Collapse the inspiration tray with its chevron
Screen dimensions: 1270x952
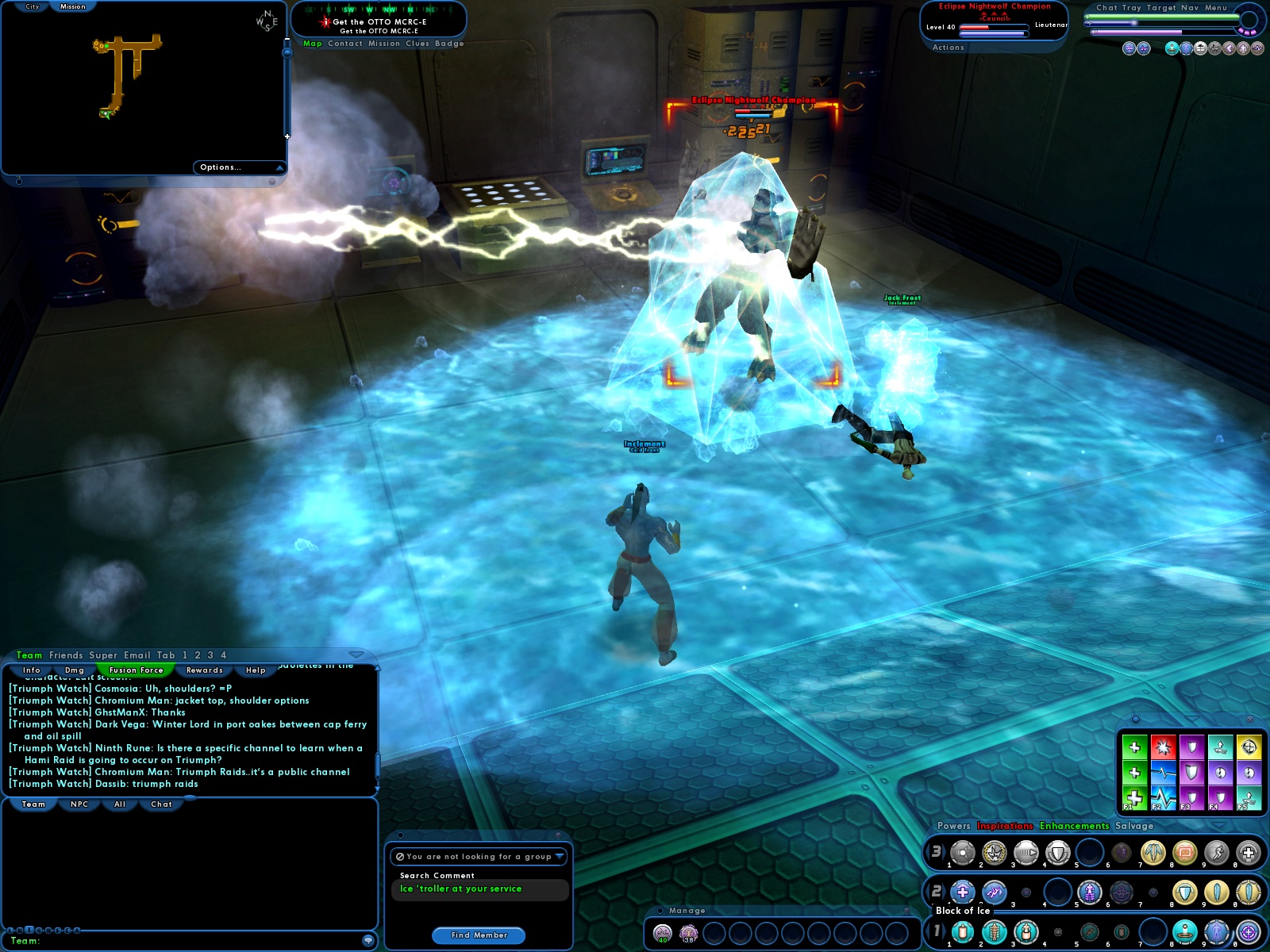[1191, 717]
